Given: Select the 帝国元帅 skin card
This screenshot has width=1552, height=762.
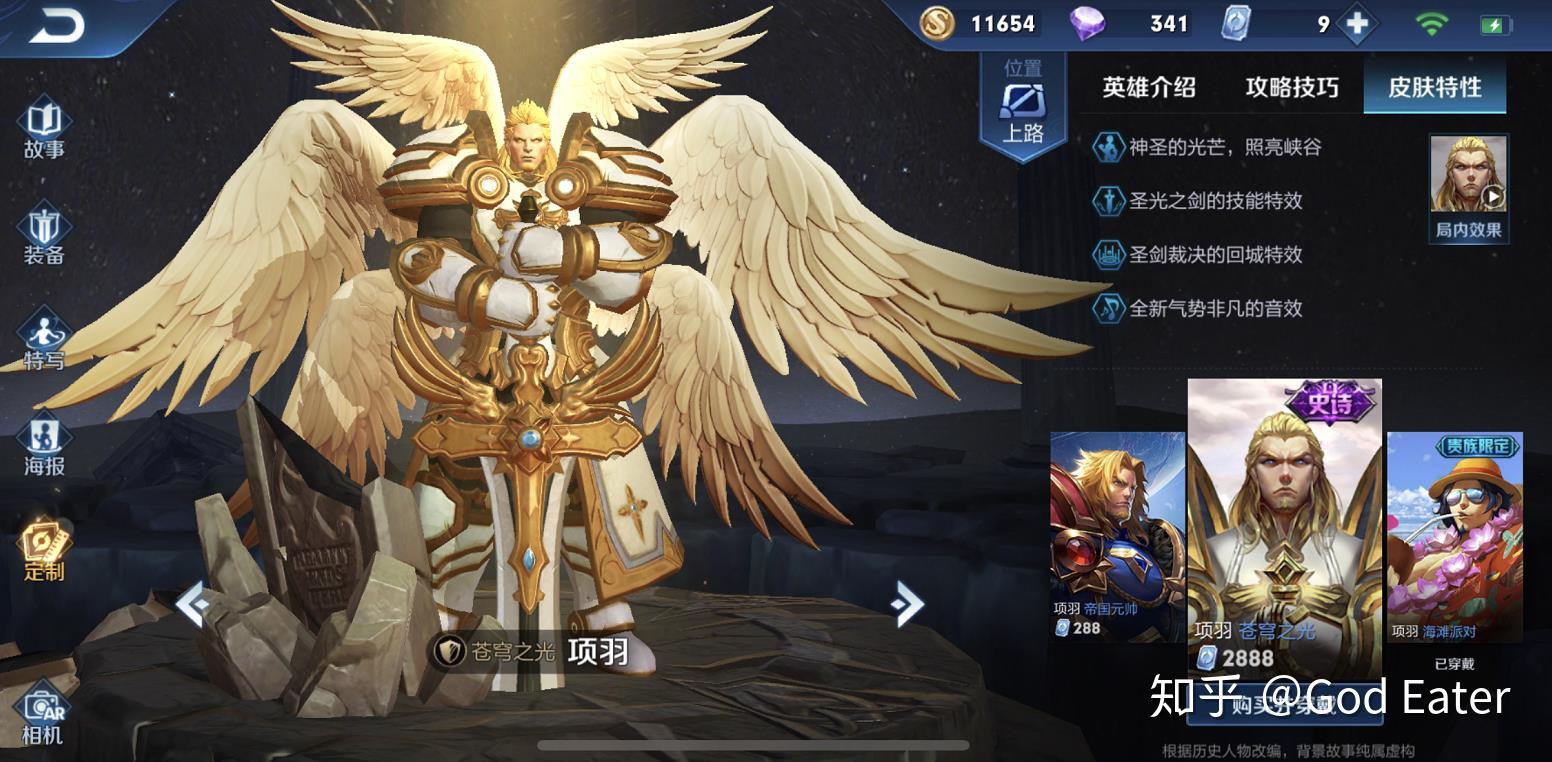Looking at the screenshot, I should click(1117, 535).
